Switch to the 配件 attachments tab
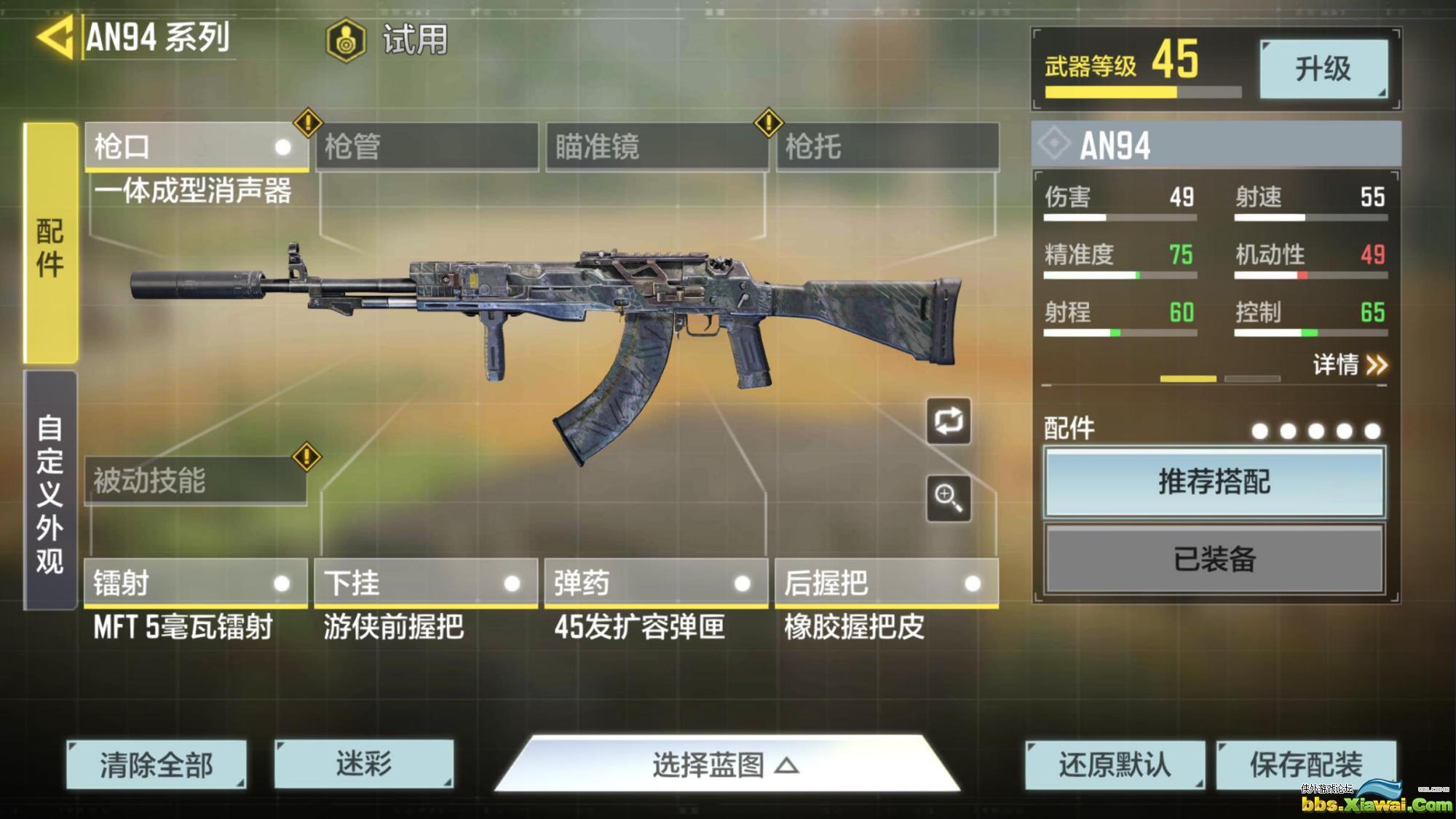Image resolution: width=1456 pixels, height=819 pixels. pos(50,244)
